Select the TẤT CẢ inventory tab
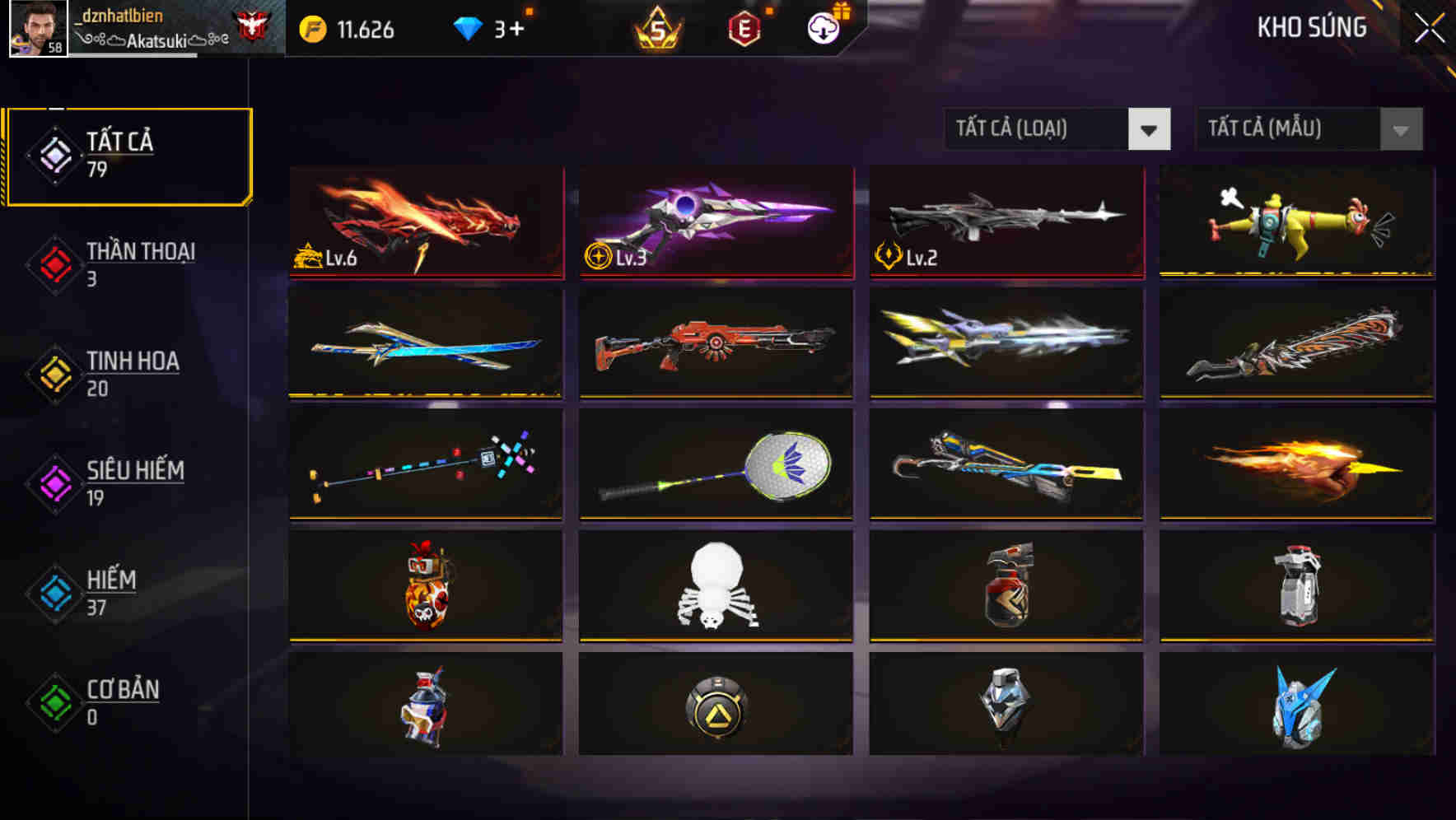 [x=128, y=156]
